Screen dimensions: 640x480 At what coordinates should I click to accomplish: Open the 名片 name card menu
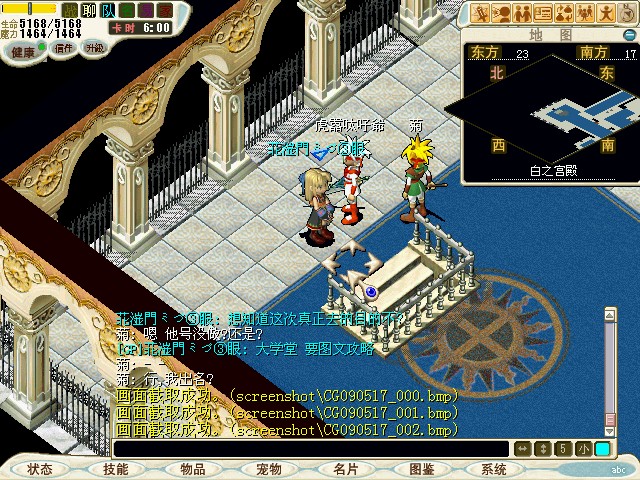click(345, 468)
